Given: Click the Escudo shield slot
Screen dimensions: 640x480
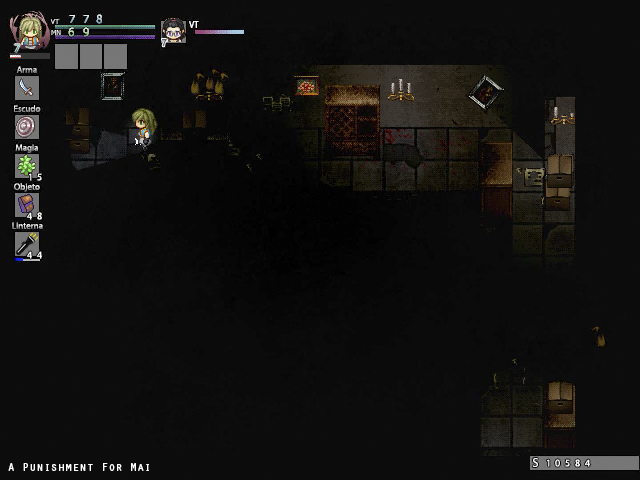Looking at the screenshot, I should coord(27,127).
